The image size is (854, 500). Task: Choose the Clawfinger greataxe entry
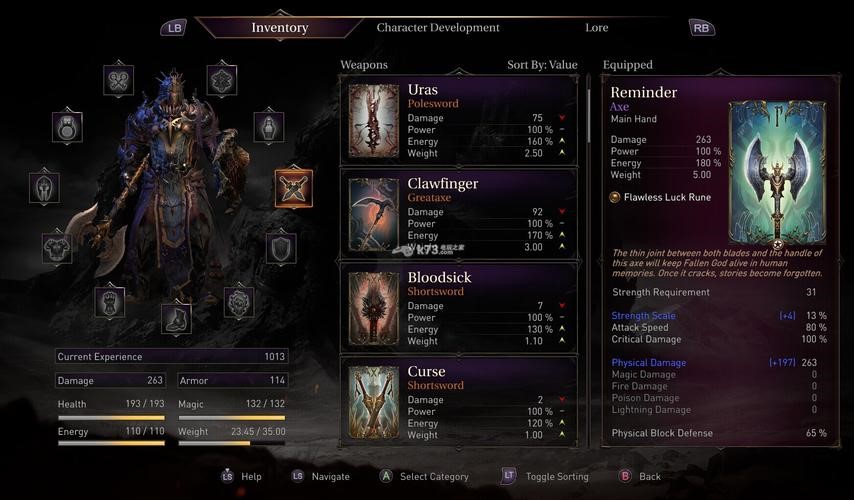pos(460,214)
